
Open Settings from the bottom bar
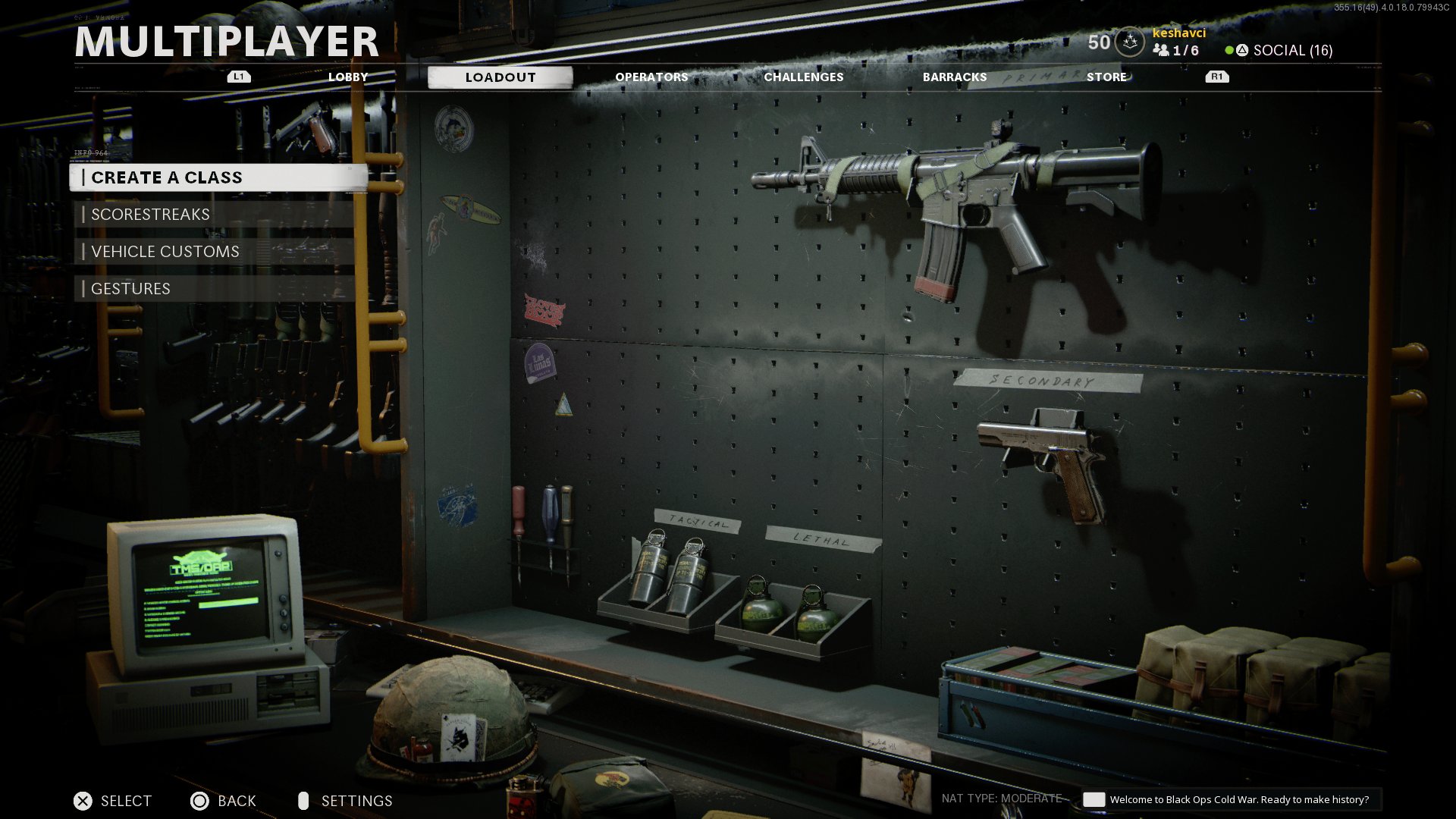[x=355, y=801]
